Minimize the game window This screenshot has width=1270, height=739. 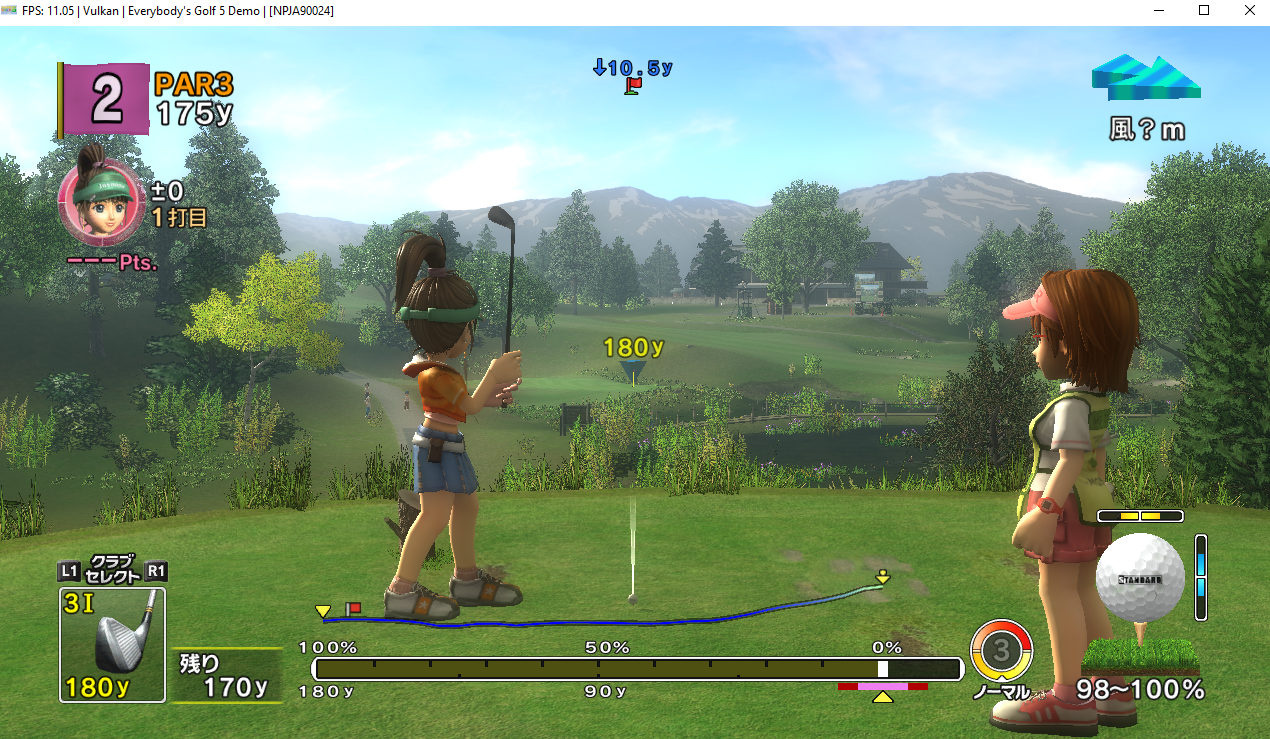(x=1159, y=10)
